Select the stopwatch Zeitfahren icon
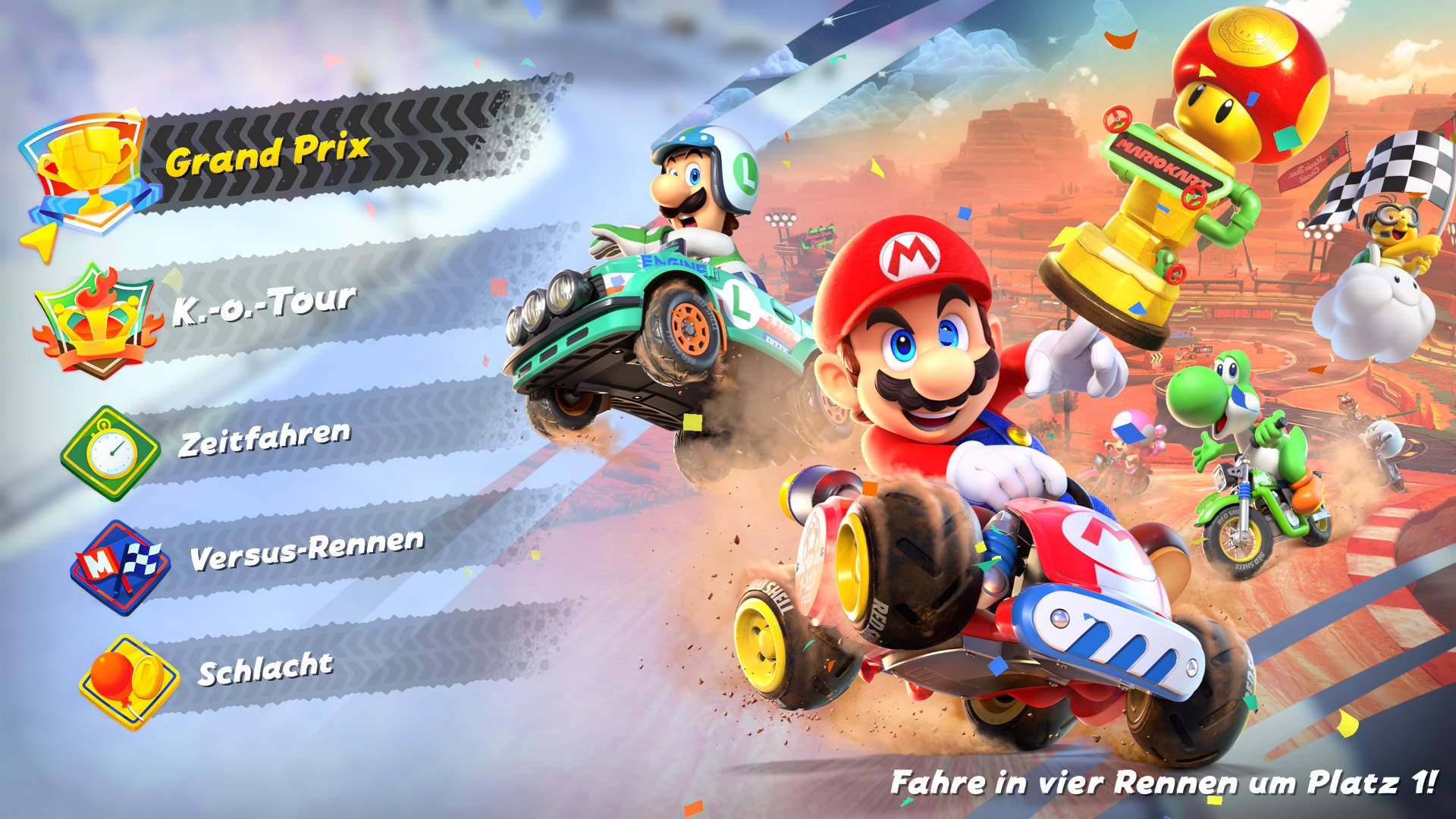Screen dimensions: 1456x819 coord(111,453)
